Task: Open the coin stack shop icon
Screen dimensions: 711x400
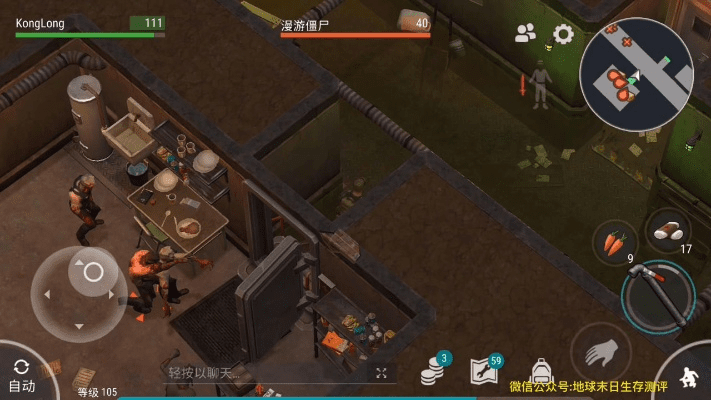Action: [433, 371]
